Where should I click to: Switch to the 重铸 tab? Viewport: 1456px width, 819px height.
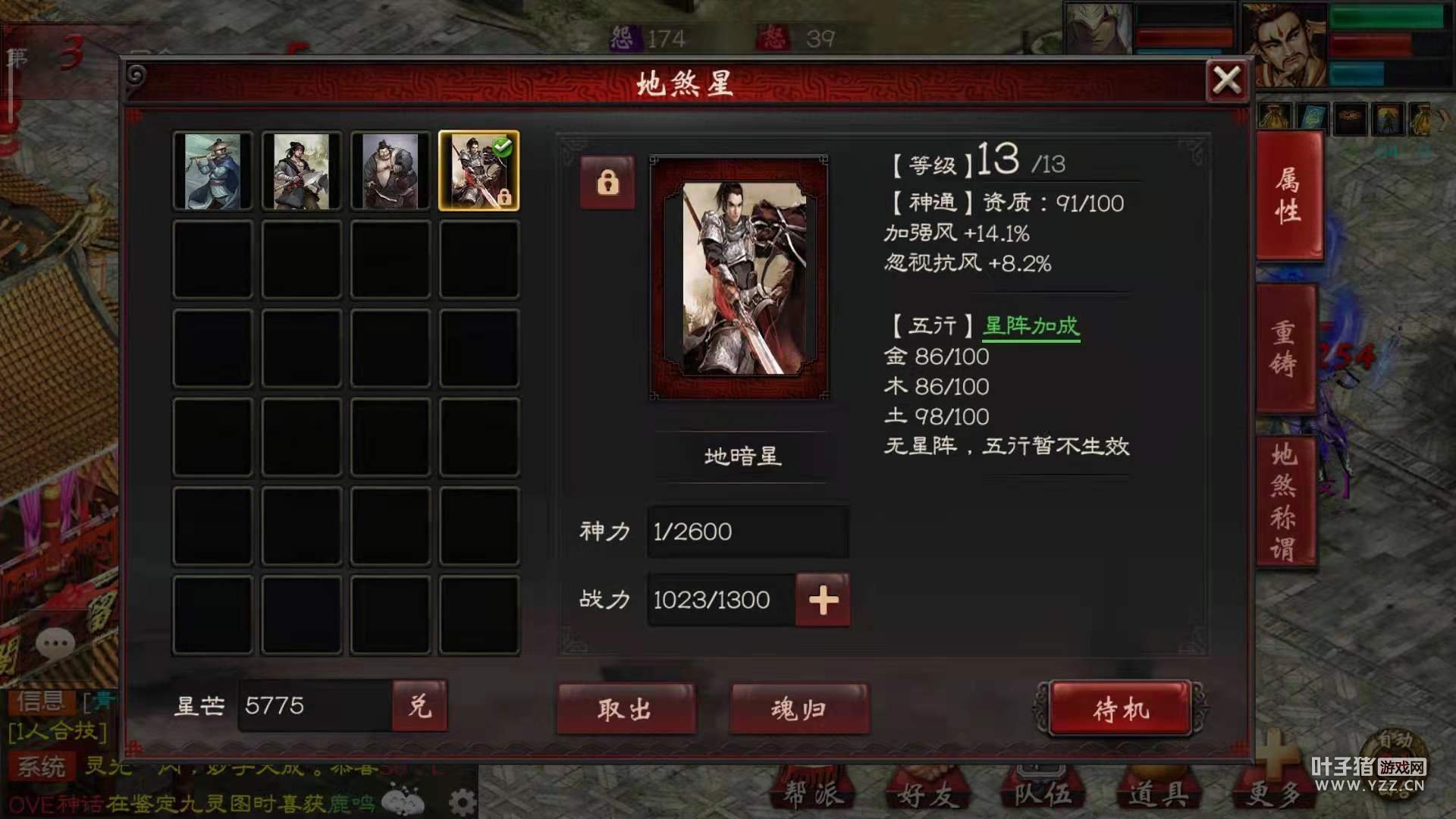[1284, 349]
